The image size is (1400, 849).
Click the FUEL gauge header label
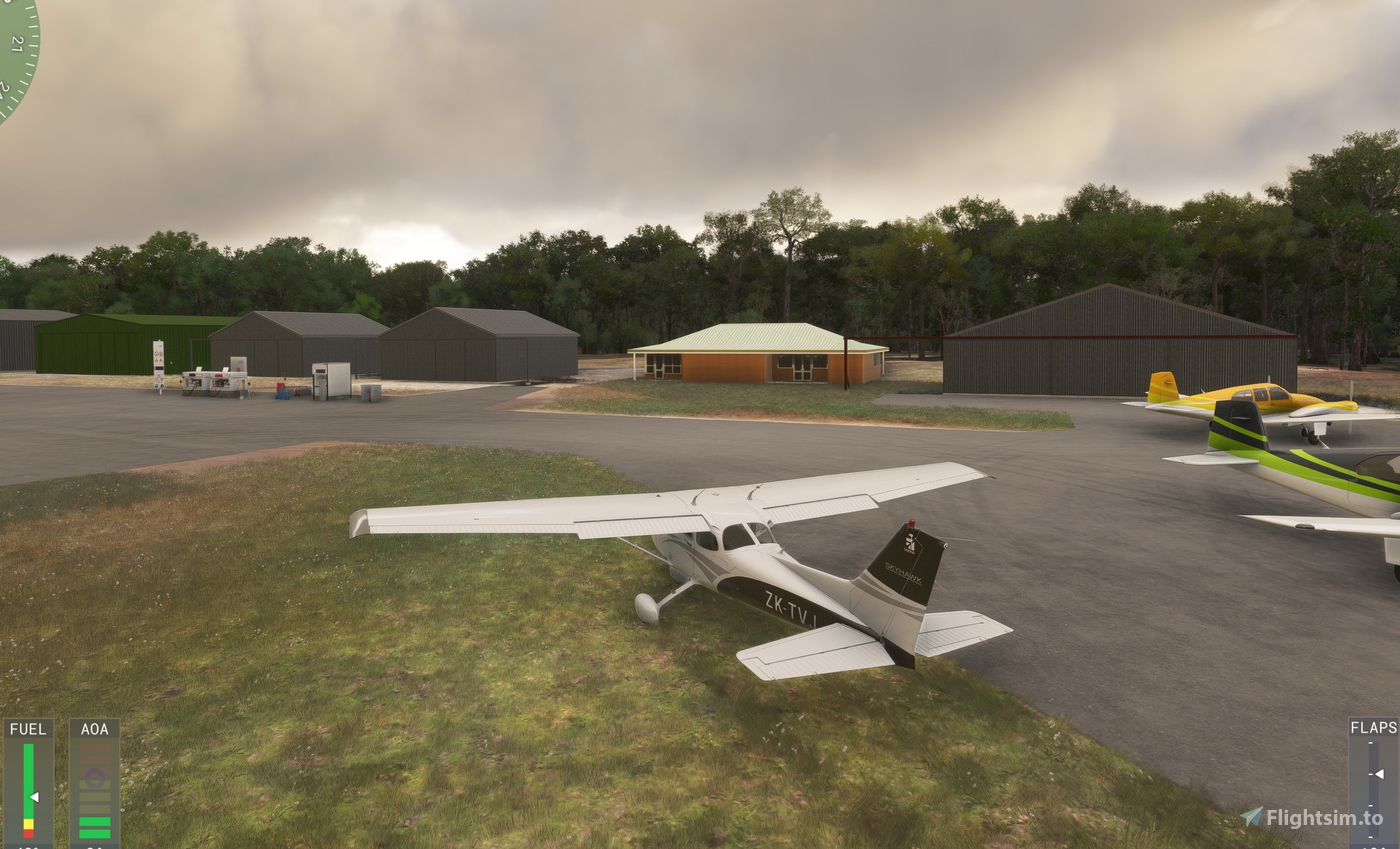(28, 729)
